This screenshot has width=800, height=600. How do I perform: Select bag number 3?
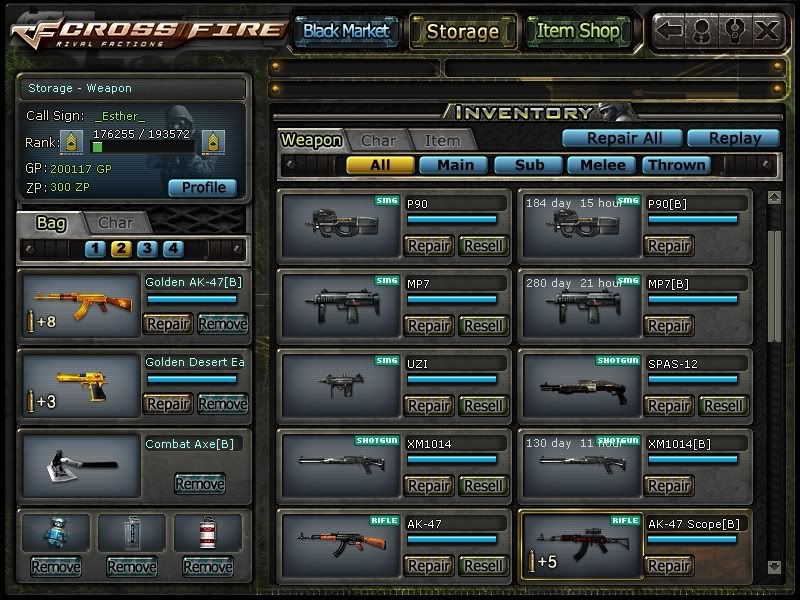pos(147,249)
